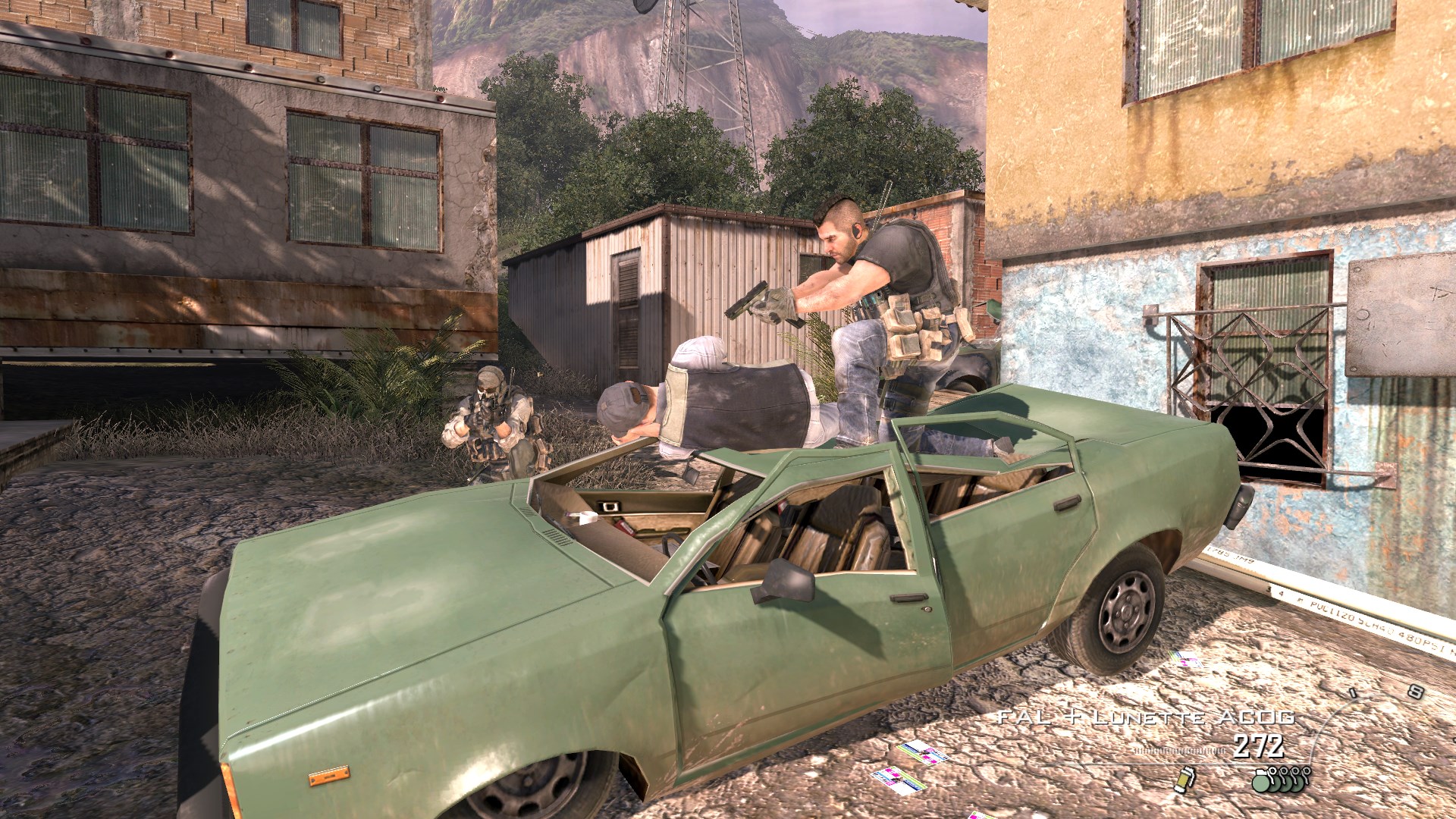Select the FAL + Lunette ACOG weapon label
The image size is (1456, 819).
pyautogui.click(x=1146, y=717)
